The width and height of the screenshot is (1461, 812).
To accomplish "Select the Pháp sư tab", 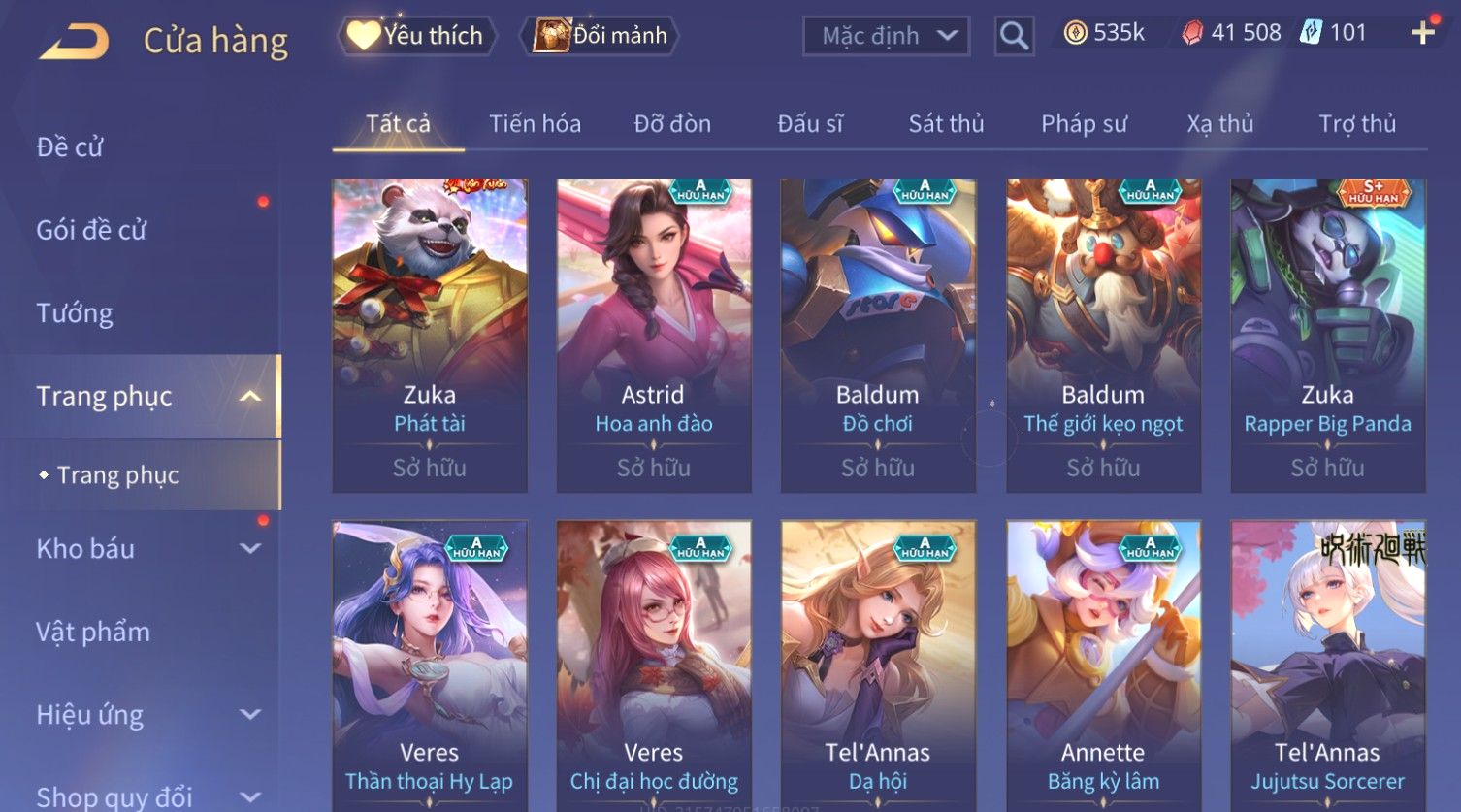I will [x=1084, y=124].
